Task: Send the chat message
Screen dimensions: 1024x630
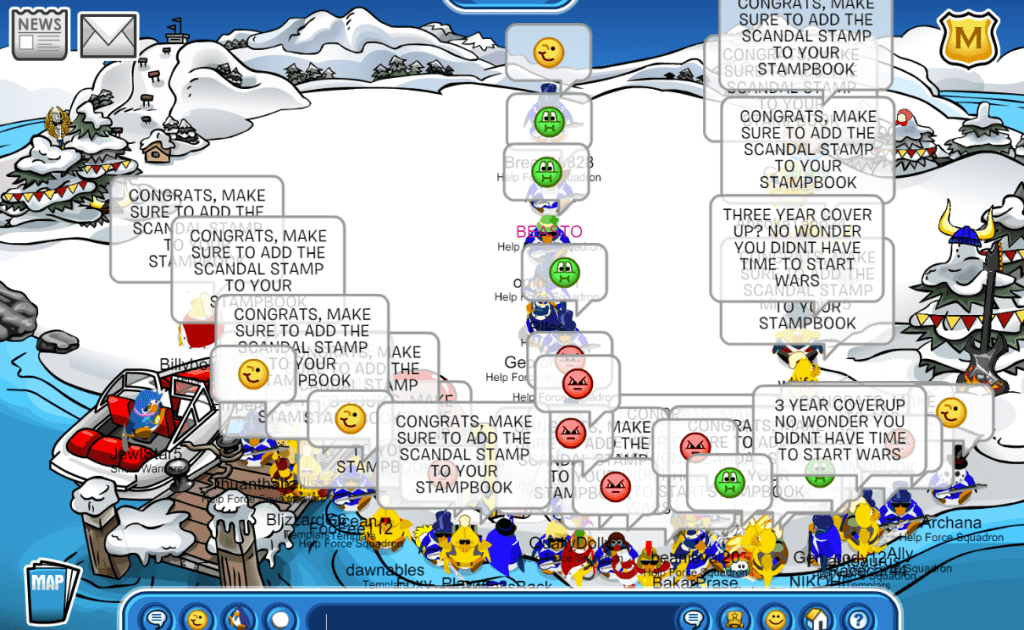Action: pos(691,618)
